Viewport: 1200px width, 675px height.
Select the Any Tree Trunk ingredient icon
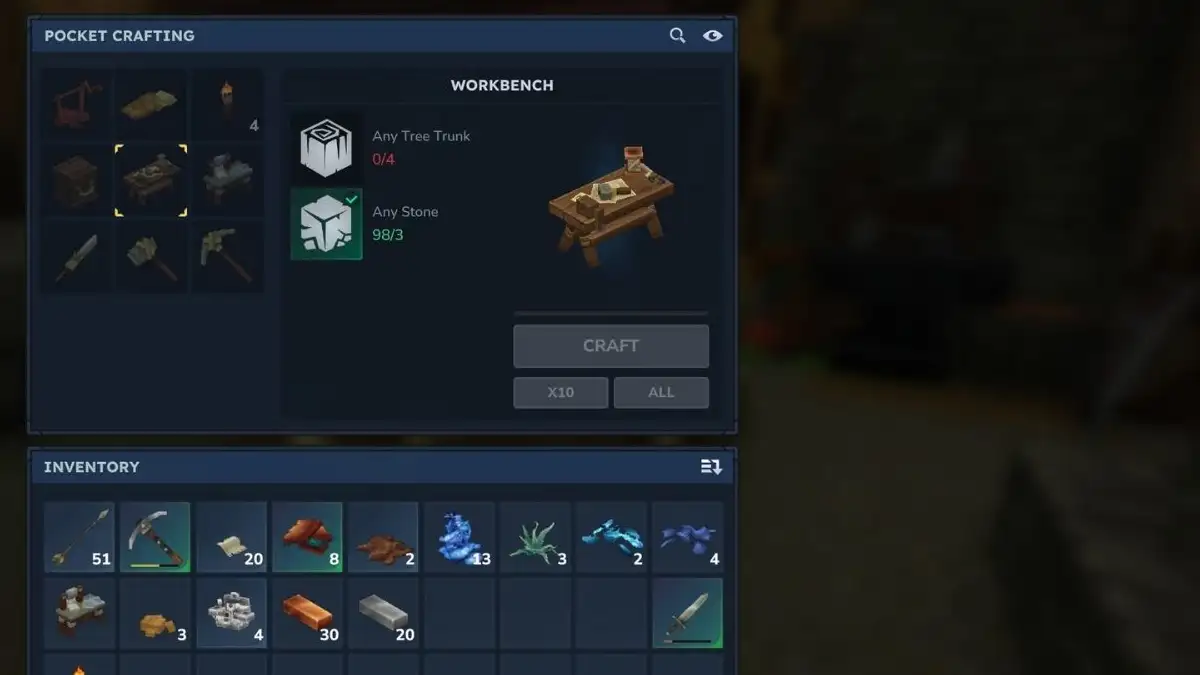(x=326, y=148)
